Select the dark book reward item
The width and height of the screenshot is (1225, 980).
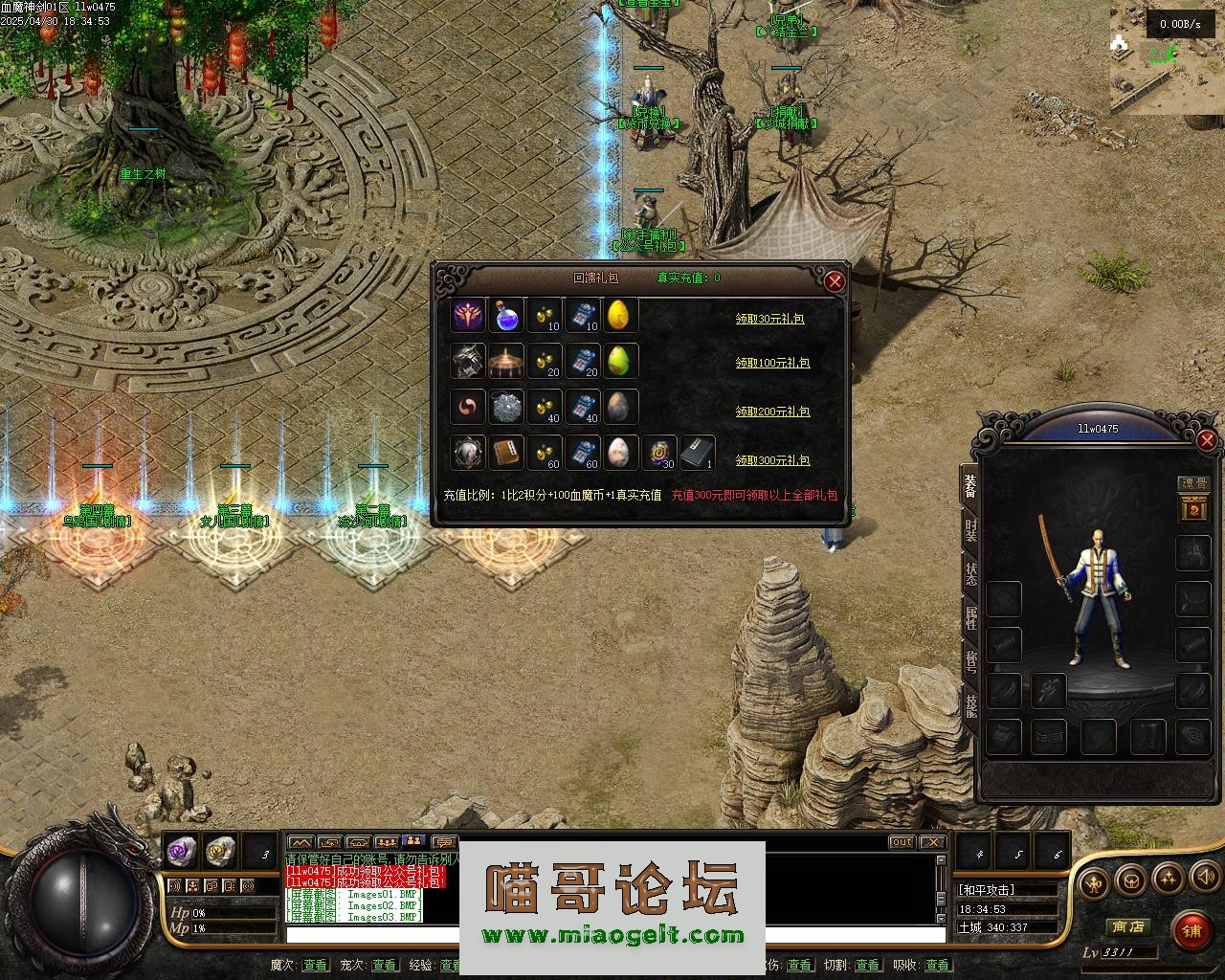click(x=697, y=453)
